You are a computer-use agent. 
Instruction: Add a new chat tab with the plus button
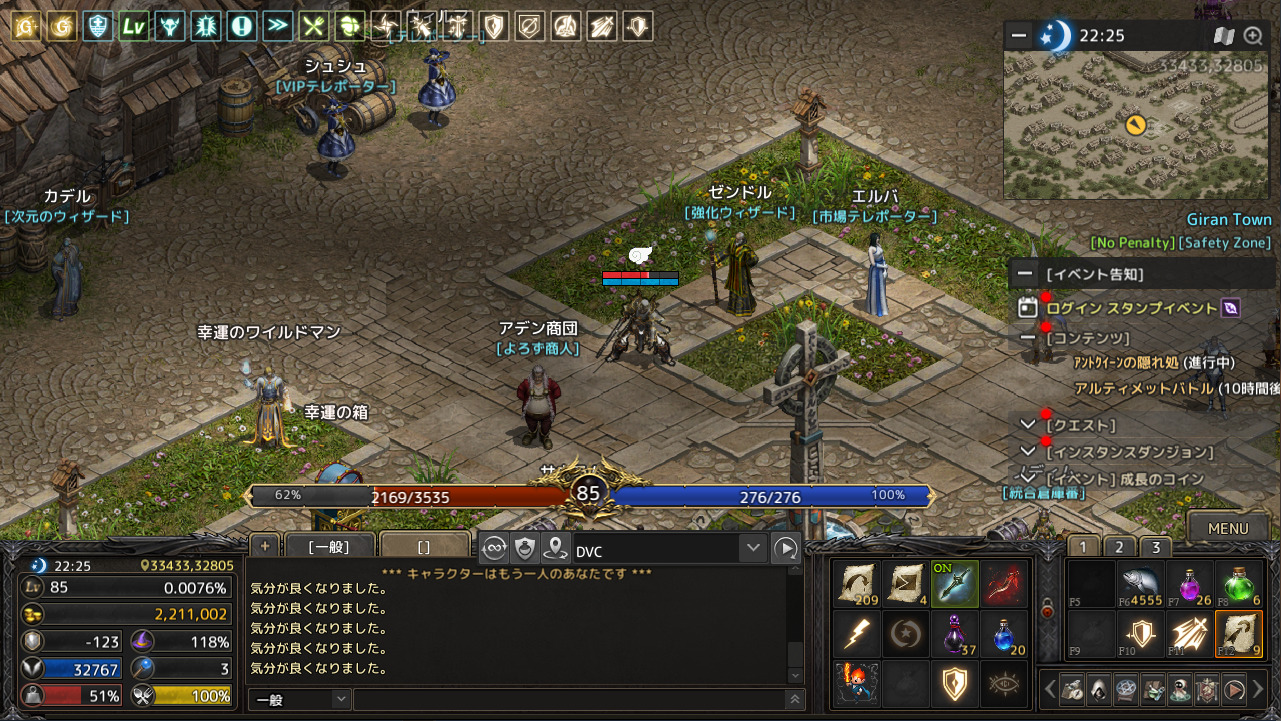[265, 545]
